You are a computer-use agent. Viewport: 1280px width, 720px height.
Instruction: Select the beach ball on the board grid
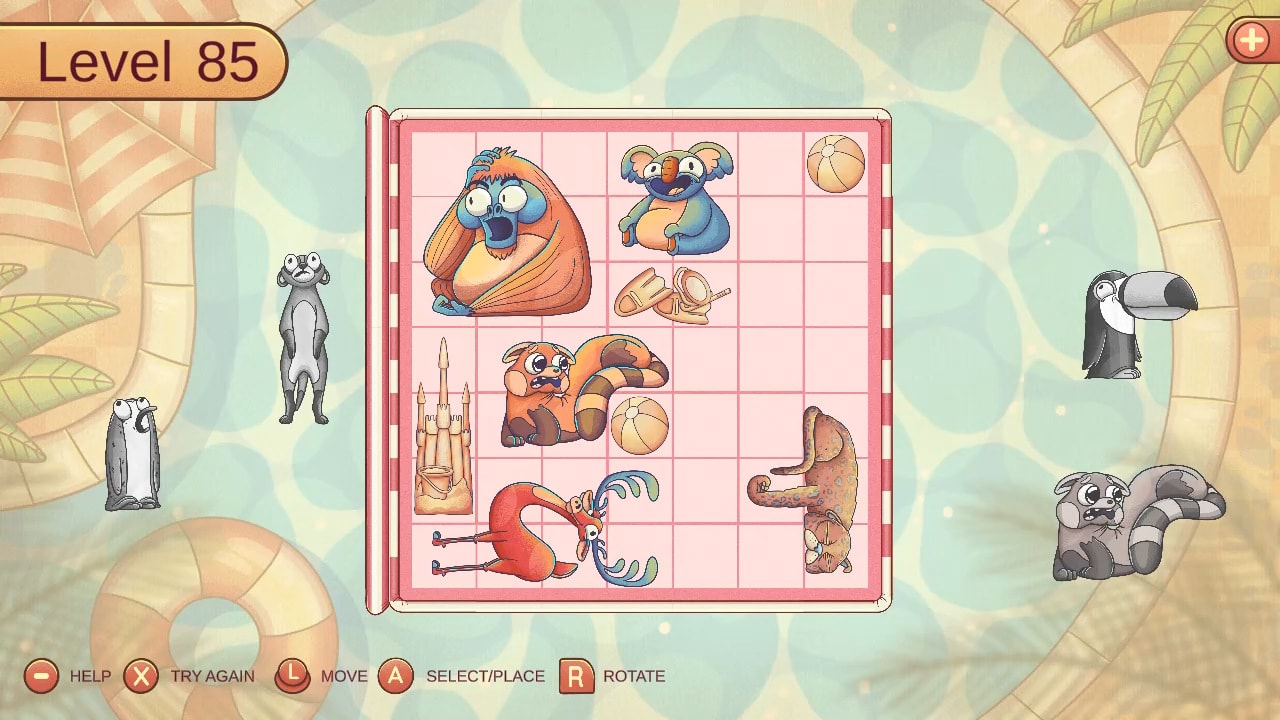tap(834, 165)
